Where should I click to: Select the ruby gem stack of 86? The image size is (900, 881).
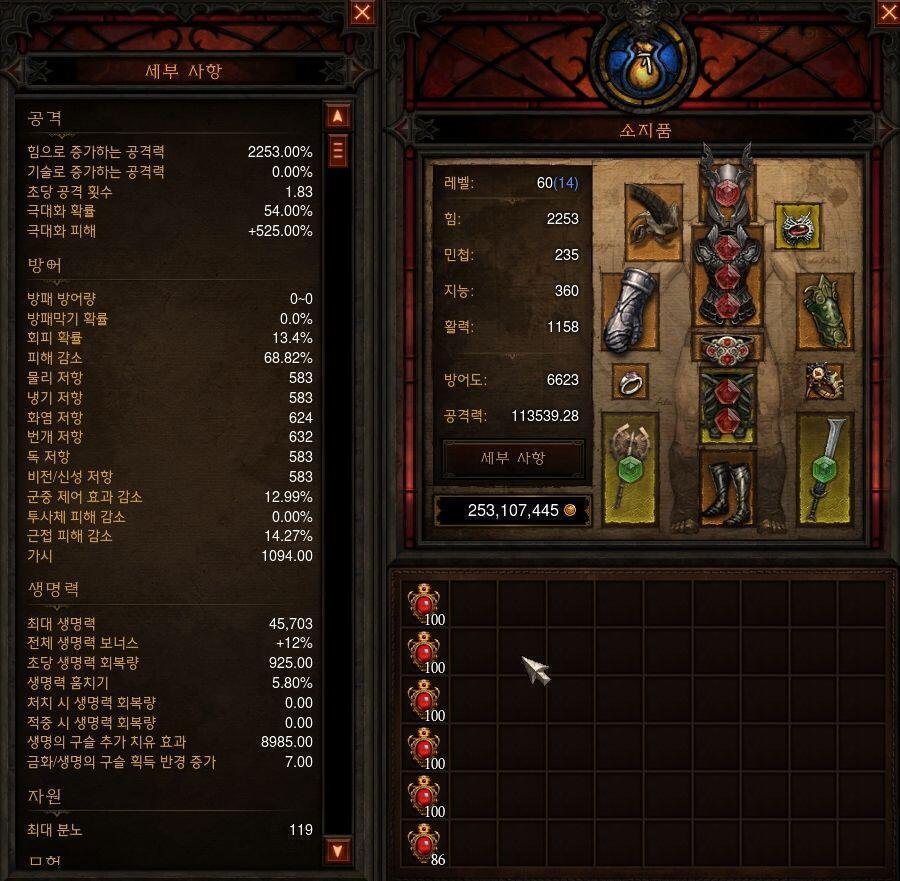point(425,845)
